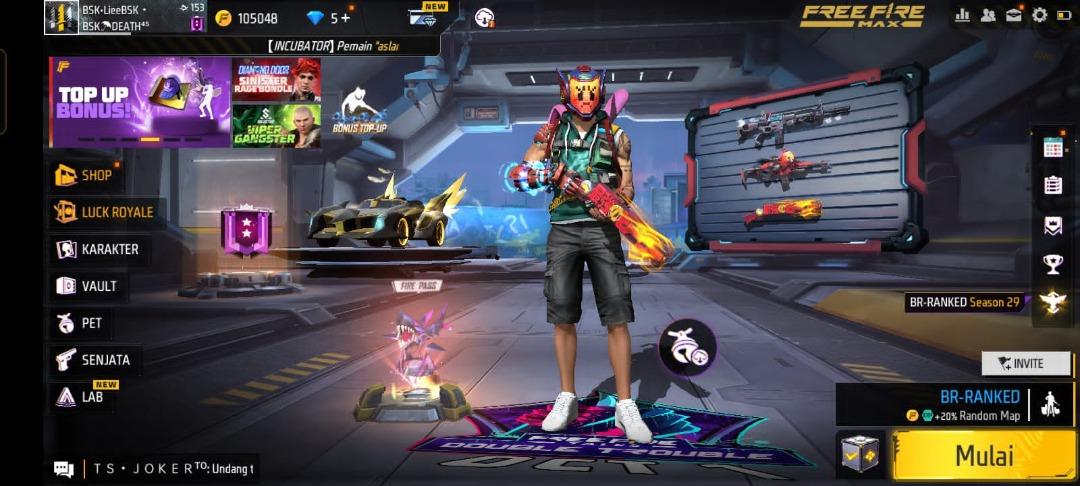View the Viper Gangster bundle banner
Screen dimensions: 1080x486
click(276, 126)
